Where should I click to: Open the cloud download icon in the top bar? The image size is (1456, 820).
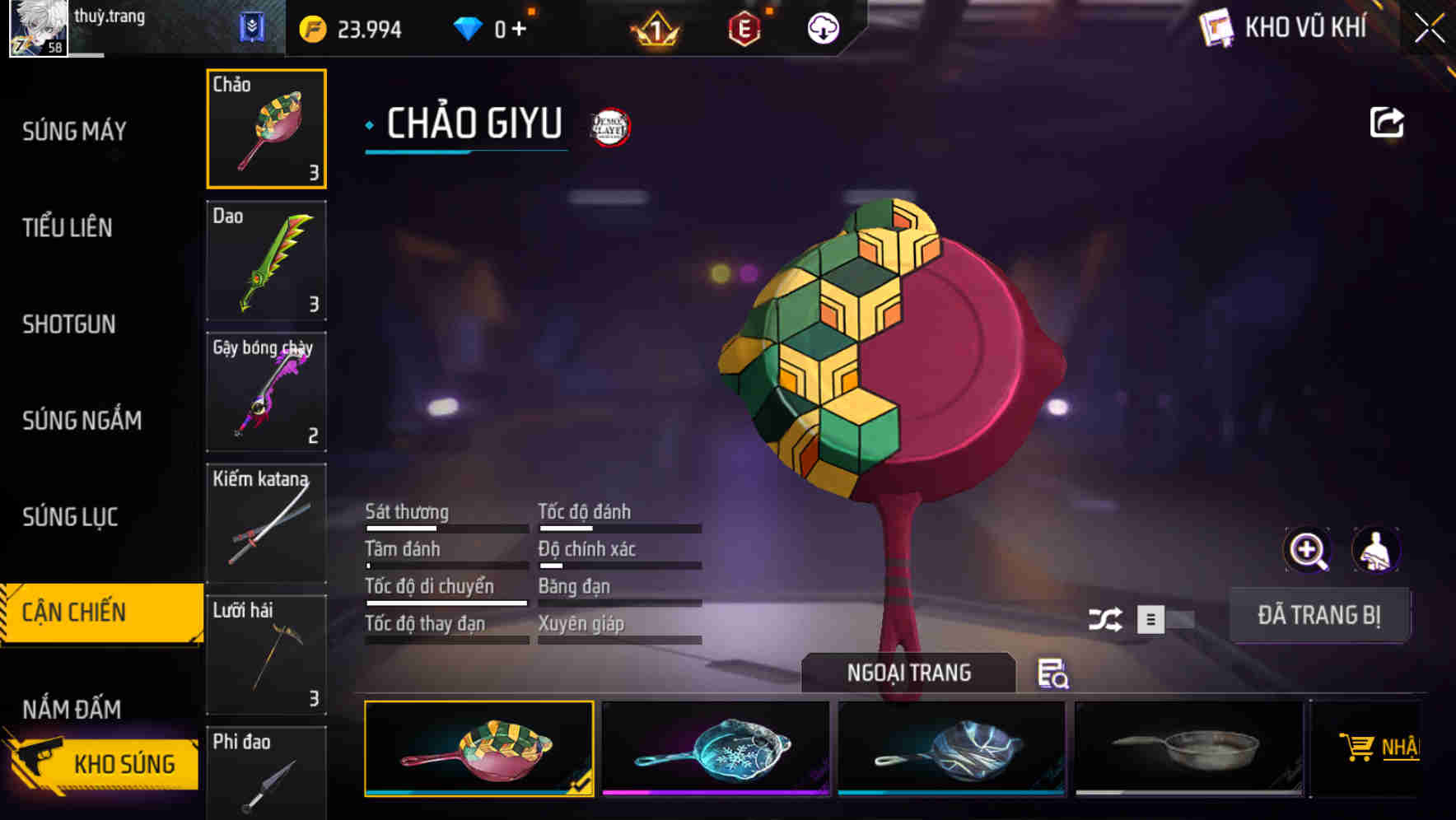click(821, 29)
